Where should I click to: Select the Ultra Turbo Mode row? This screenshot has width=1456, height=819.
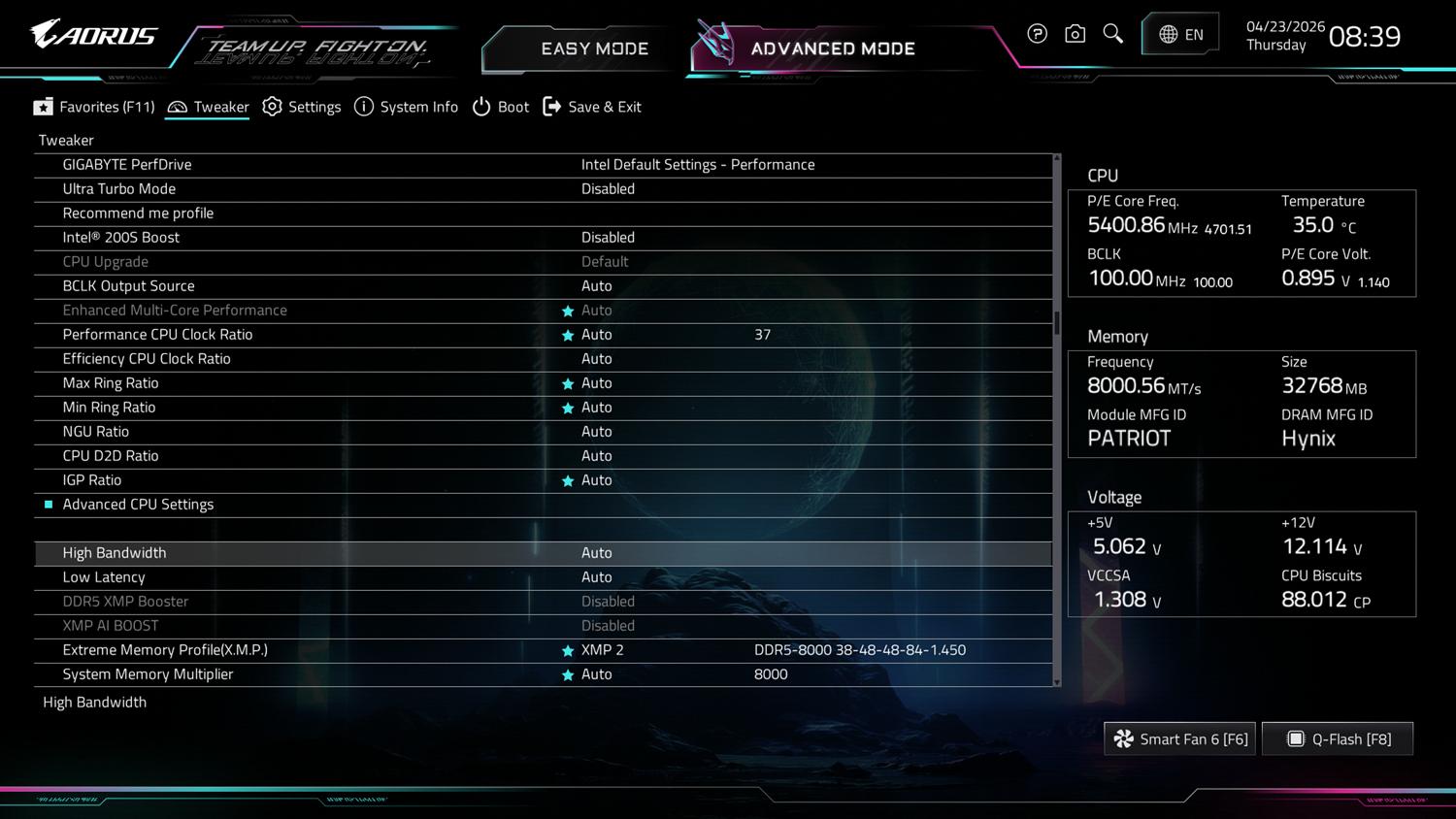[x=119, y=189]
